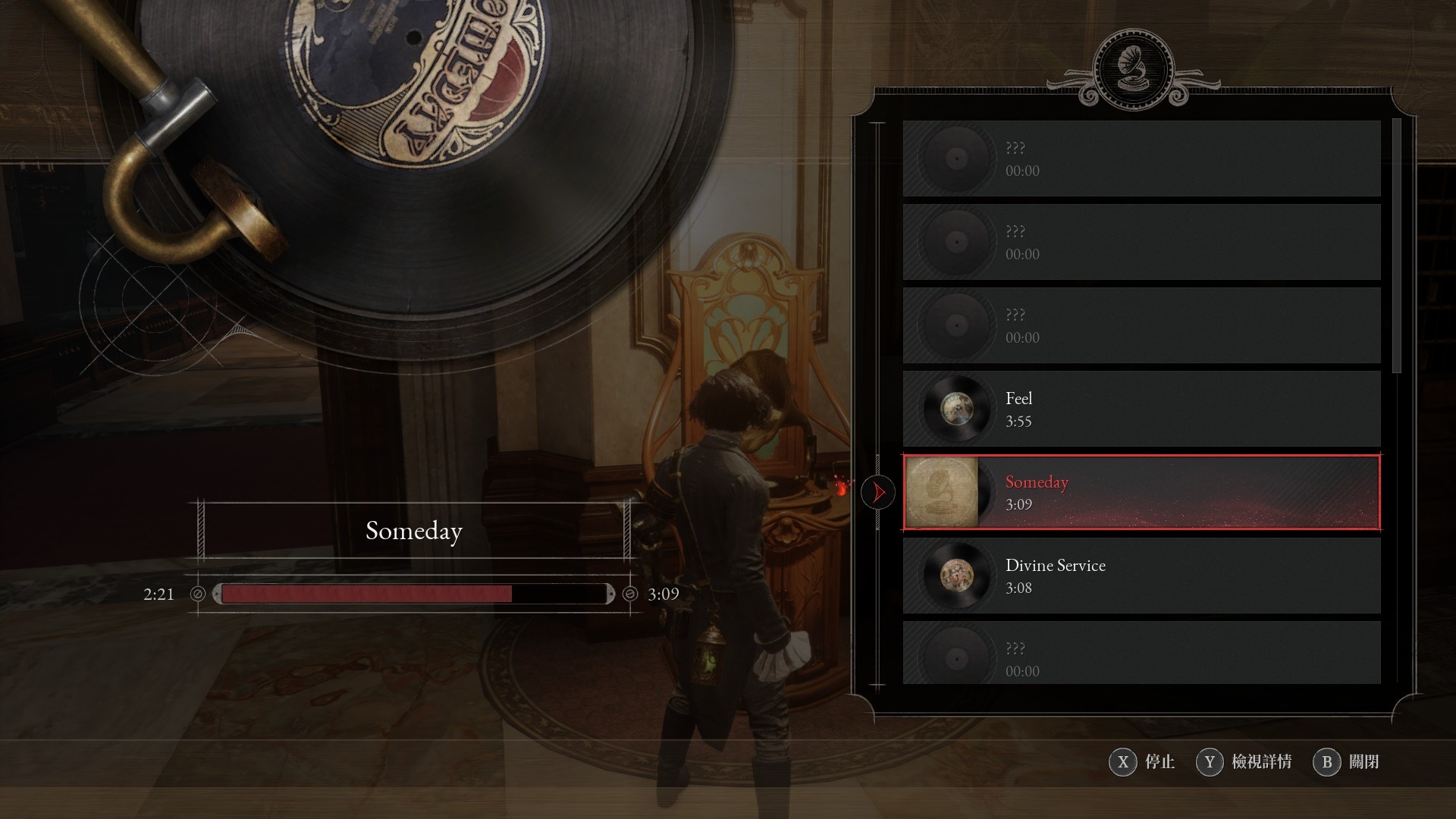Select the Feel record

[1141, 409]
